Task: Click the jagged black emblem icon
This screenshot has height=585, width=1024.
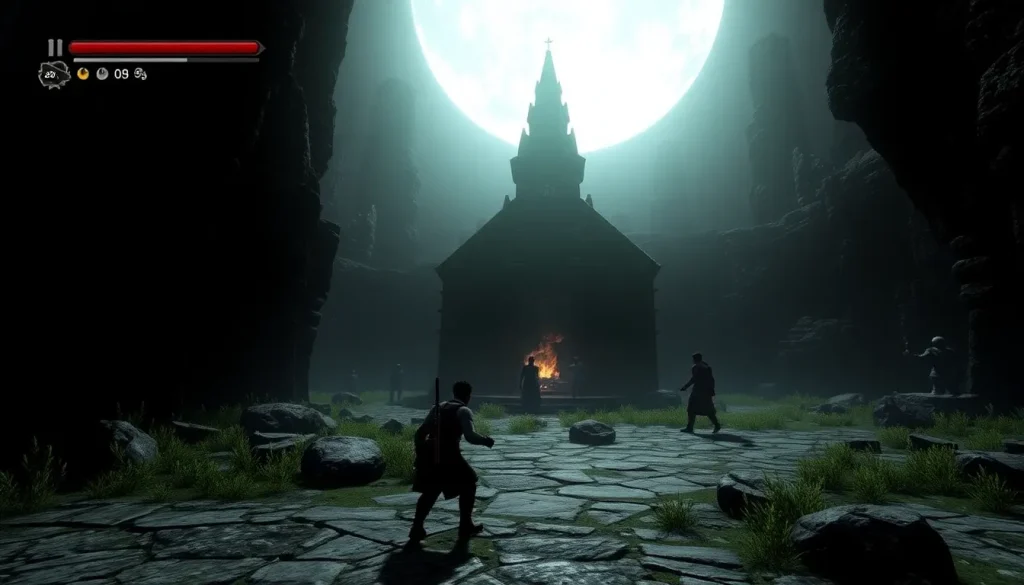Action: coord(53,74)
